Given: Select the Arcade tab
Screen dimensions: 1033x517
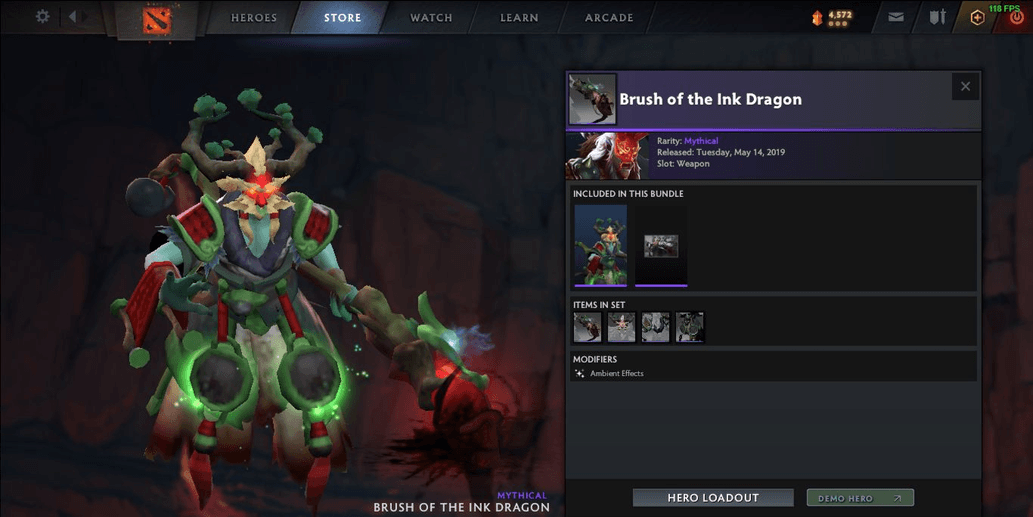Looking at the screenshot, I should 609,18.
